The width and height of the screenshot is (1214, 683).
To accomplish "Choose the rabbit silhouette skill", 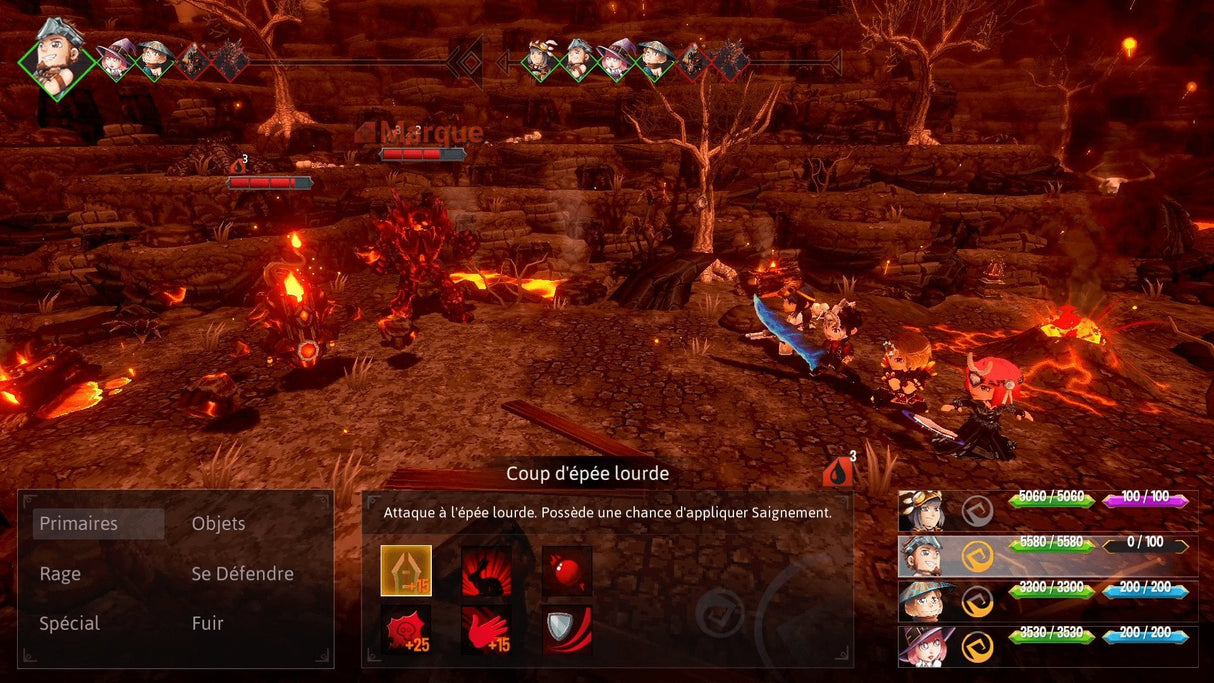I will click(486, 570).
